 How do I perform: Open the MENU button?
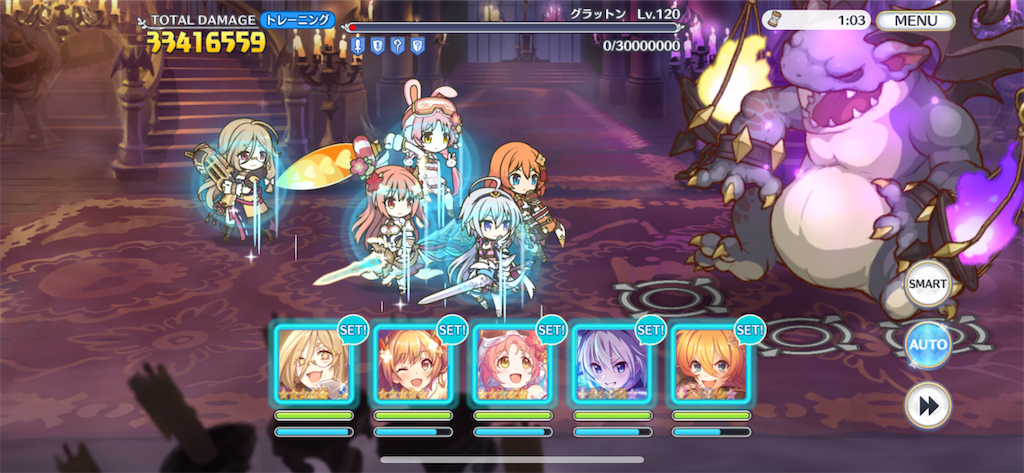click(x=915, y=20)
